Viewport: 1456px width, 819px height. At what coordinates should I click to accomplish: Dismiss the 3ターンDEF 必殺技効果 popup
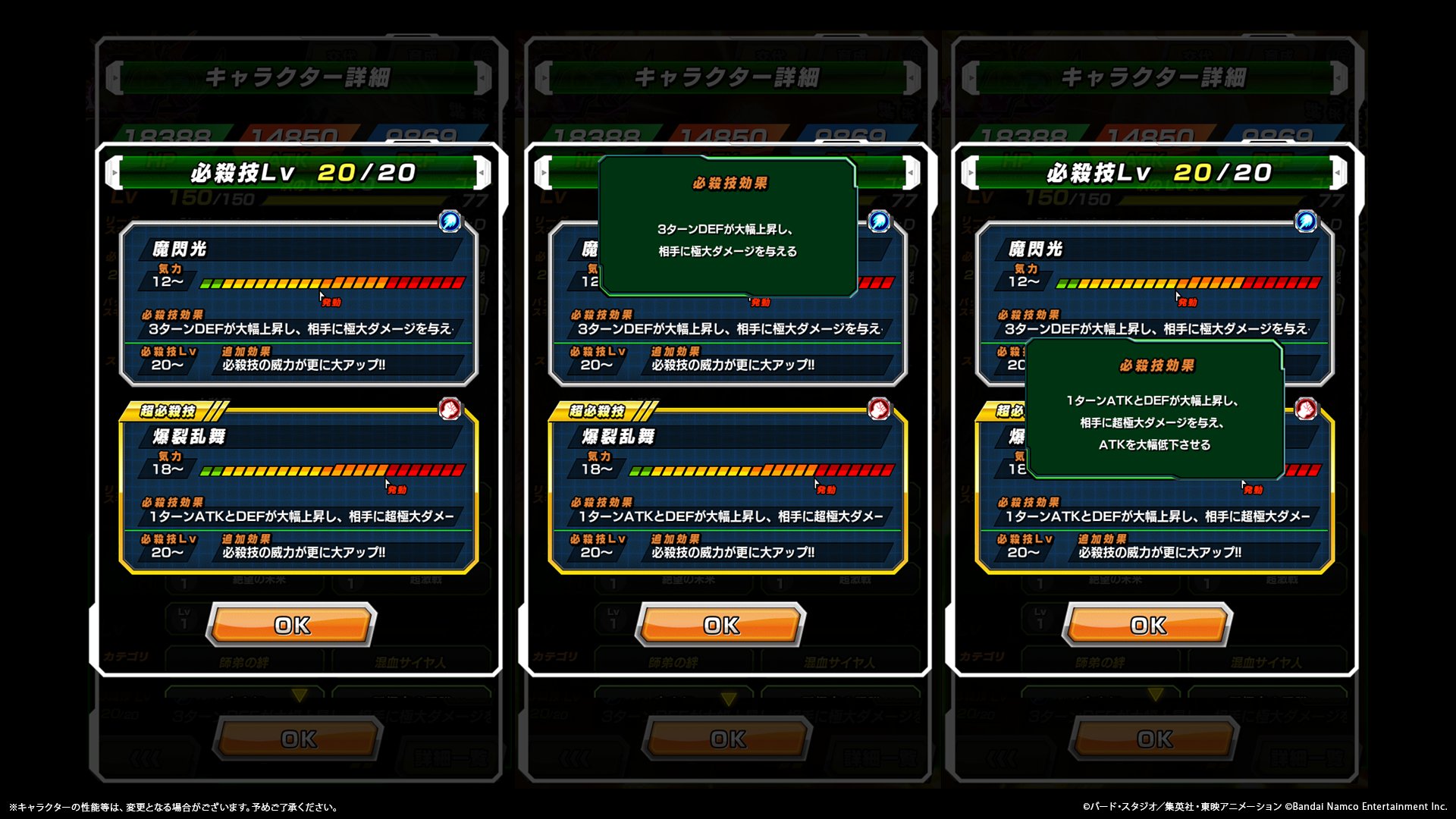[727, 226]
